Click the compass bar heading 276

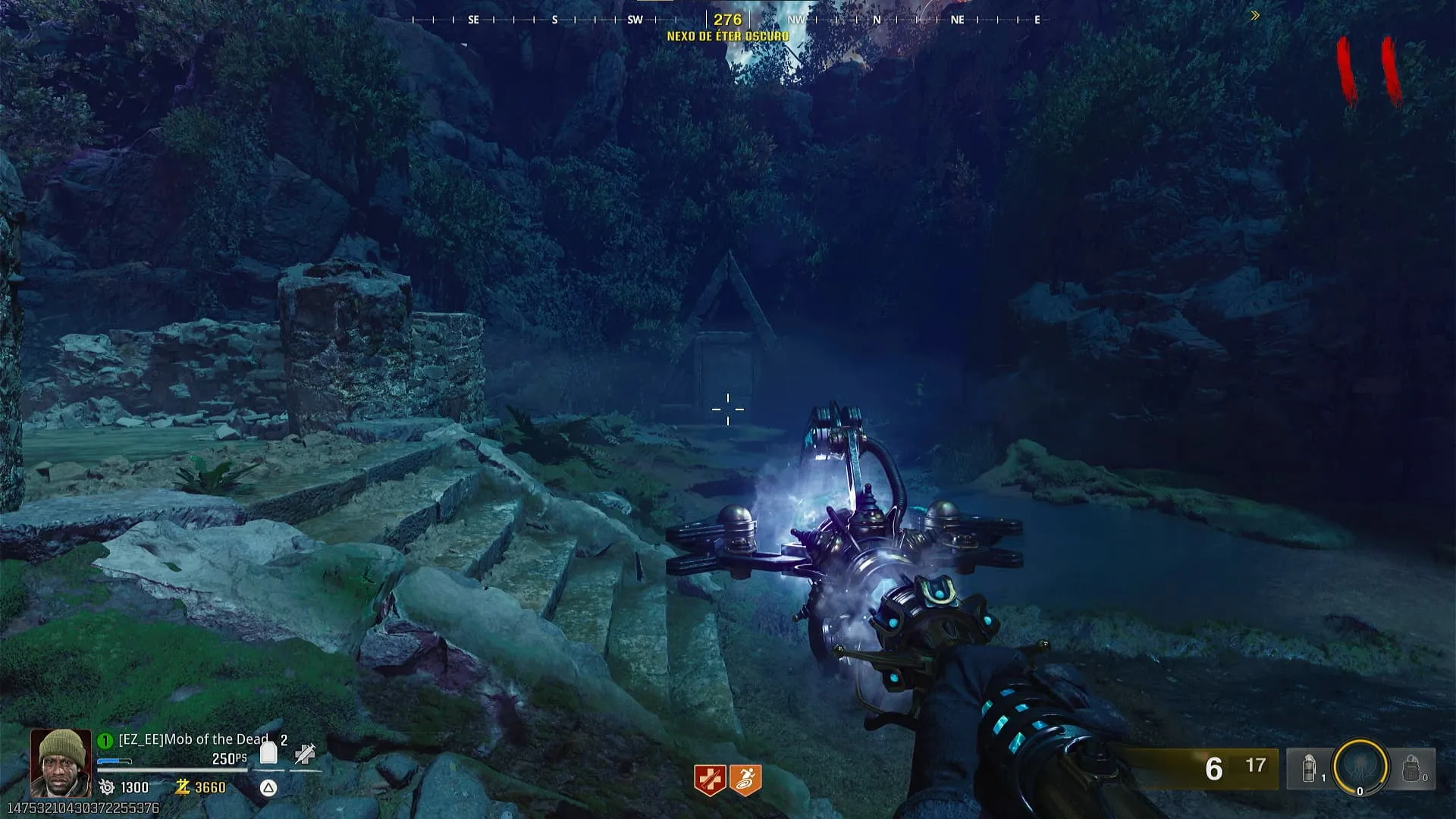(x=727, y=20)
